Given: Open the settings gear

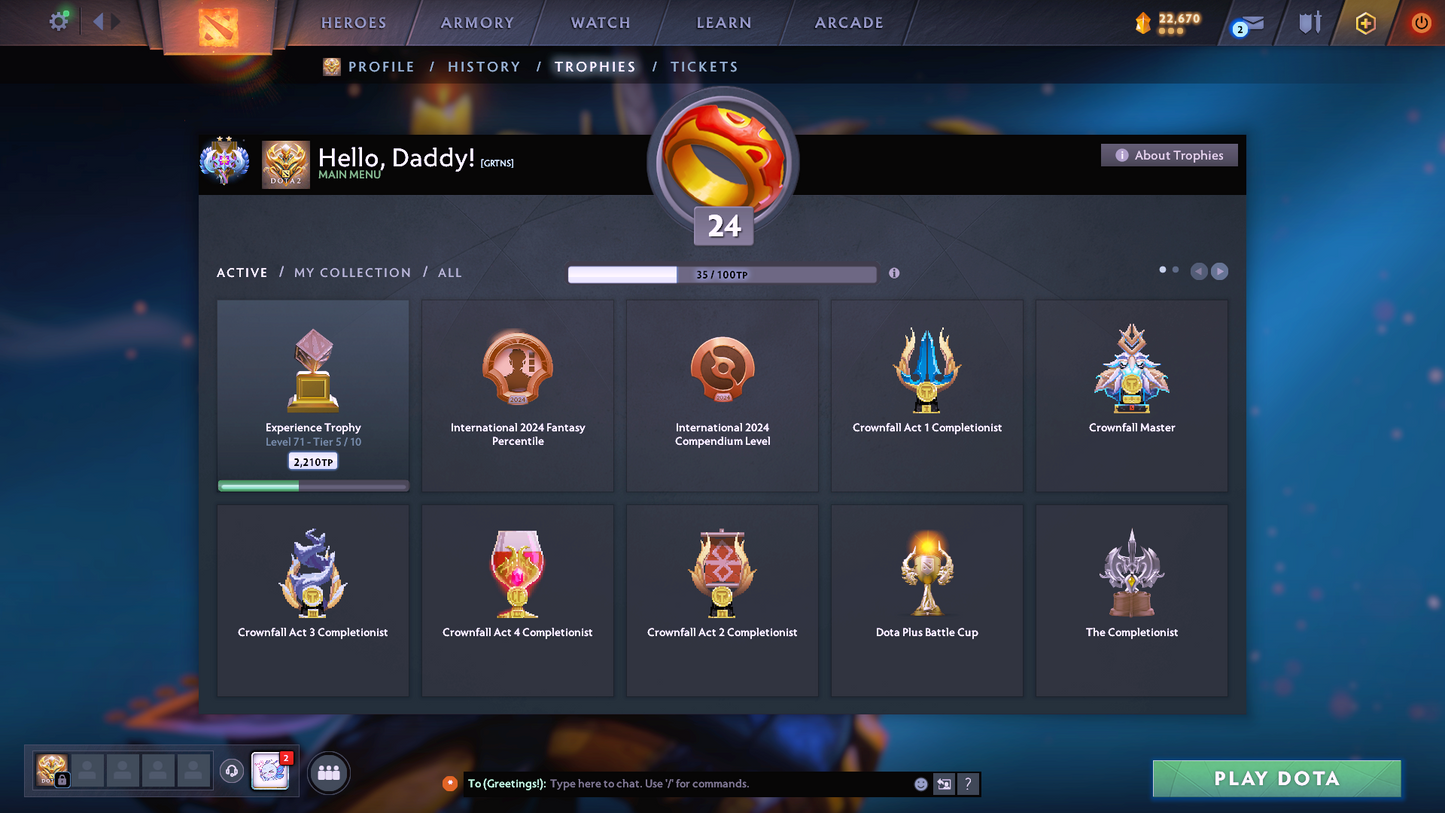Looking at the screenshot, I should click(x=58, y=20).
